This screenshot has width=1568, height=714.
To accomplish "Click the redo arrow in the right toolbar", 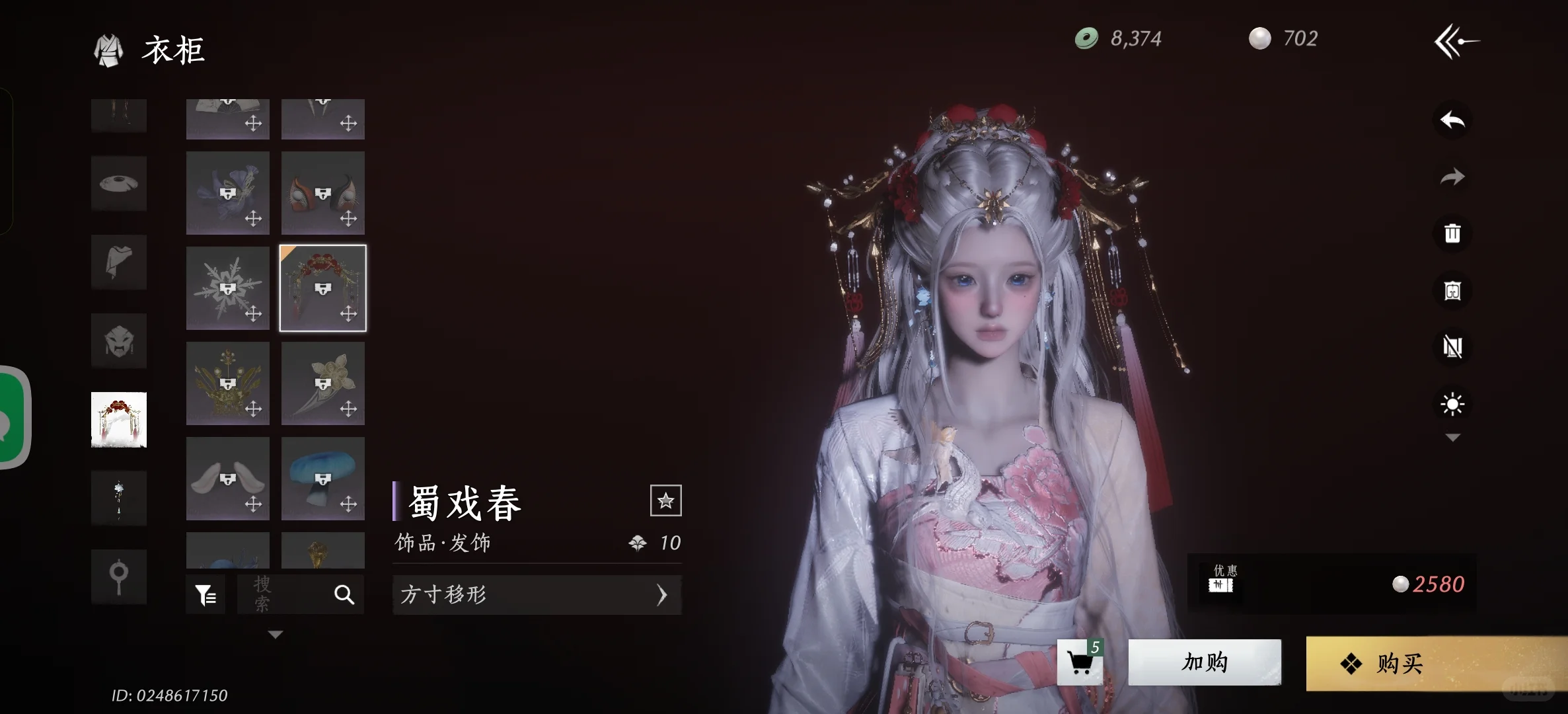I will click(1451, 177).
